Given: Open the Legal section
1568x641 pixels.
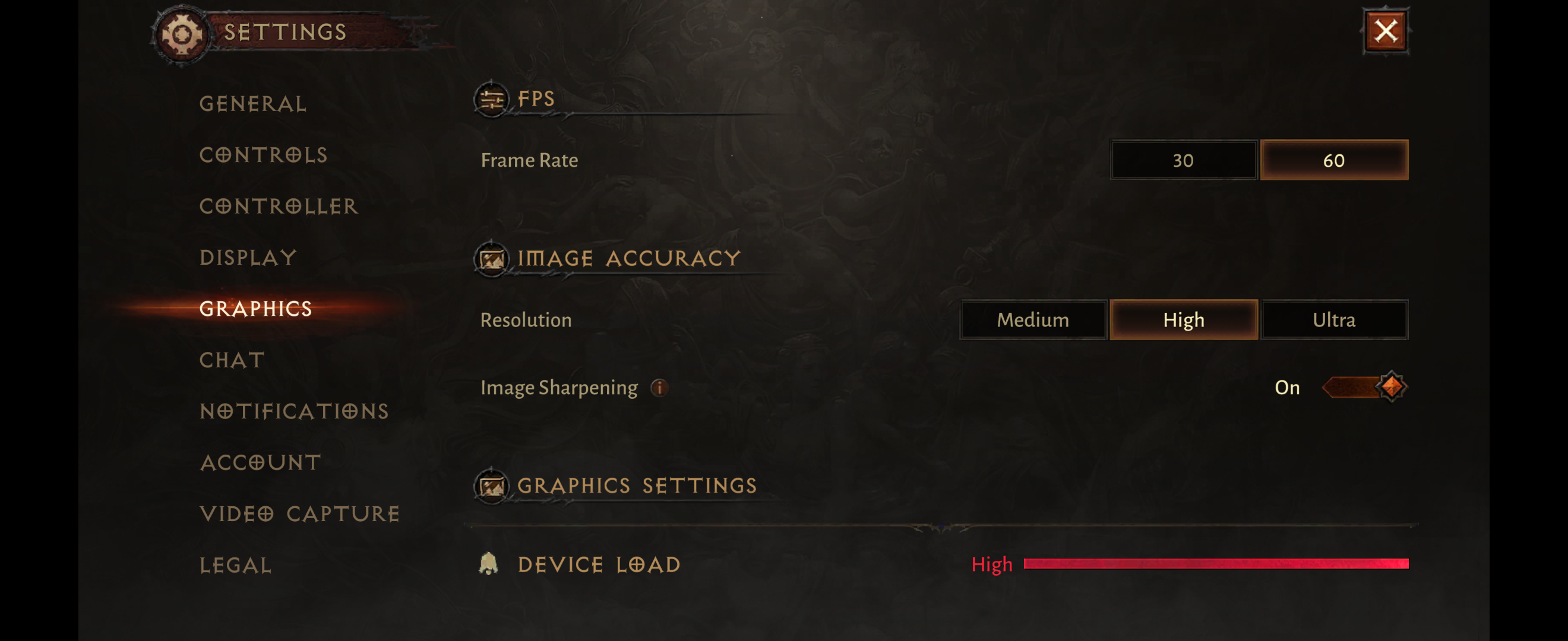Looking at the screenshot, I should pyautogui.click(x=236, y=566).
